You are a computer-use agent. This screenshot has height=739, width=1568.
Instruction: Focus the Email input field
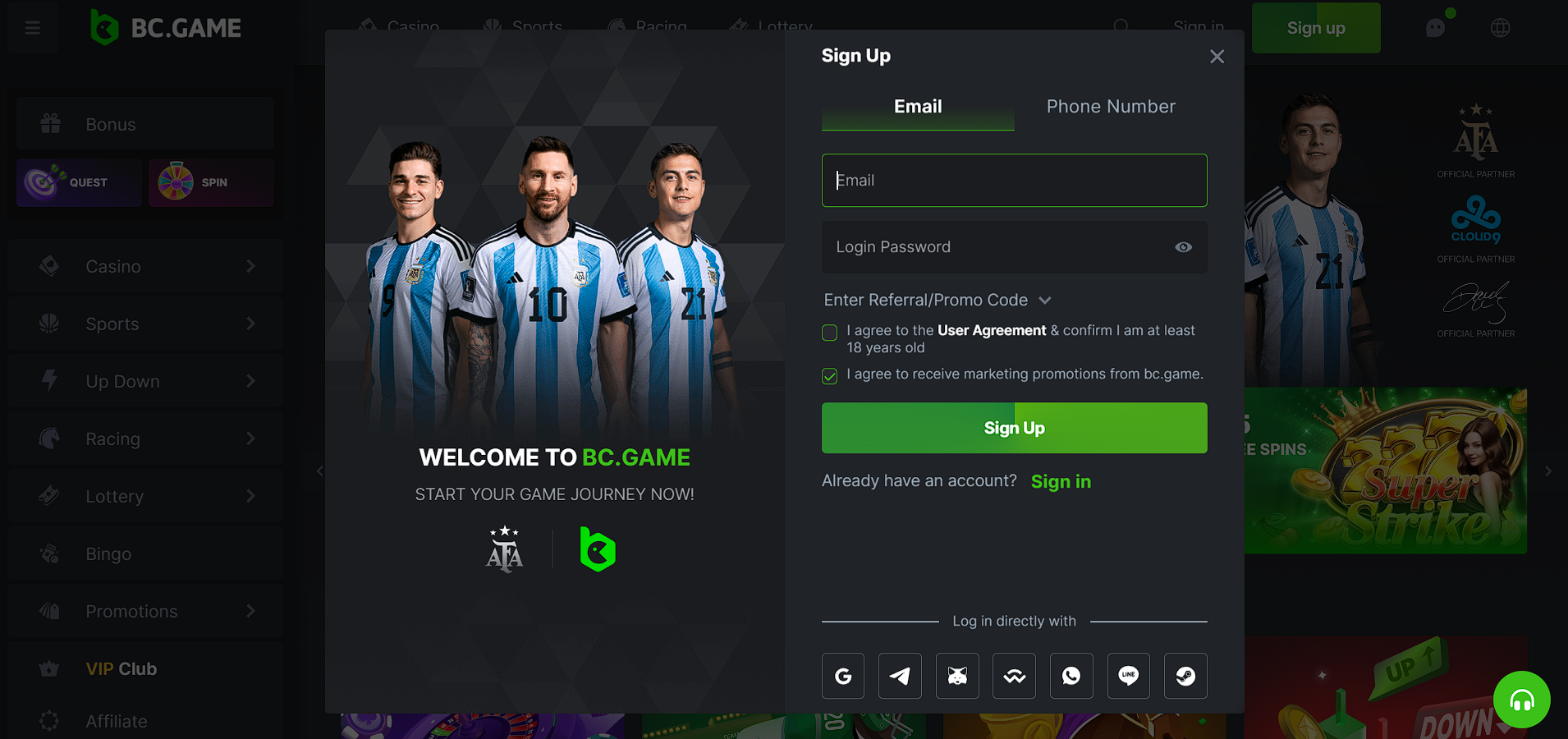(1014, 181)
